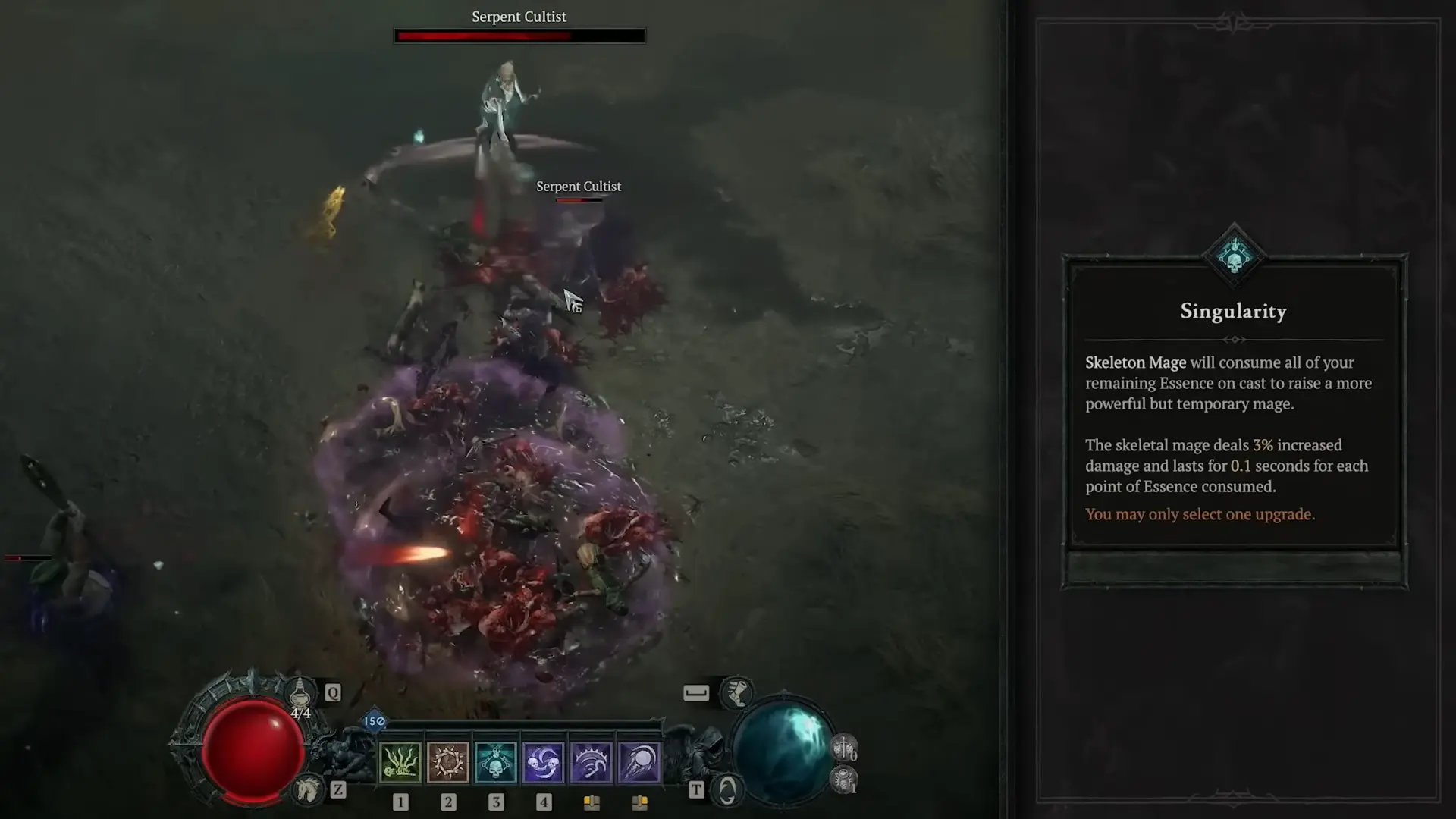Activate the bone ring prison skill
This screenshot has width=1456, height=819.
tap(447, 762)
